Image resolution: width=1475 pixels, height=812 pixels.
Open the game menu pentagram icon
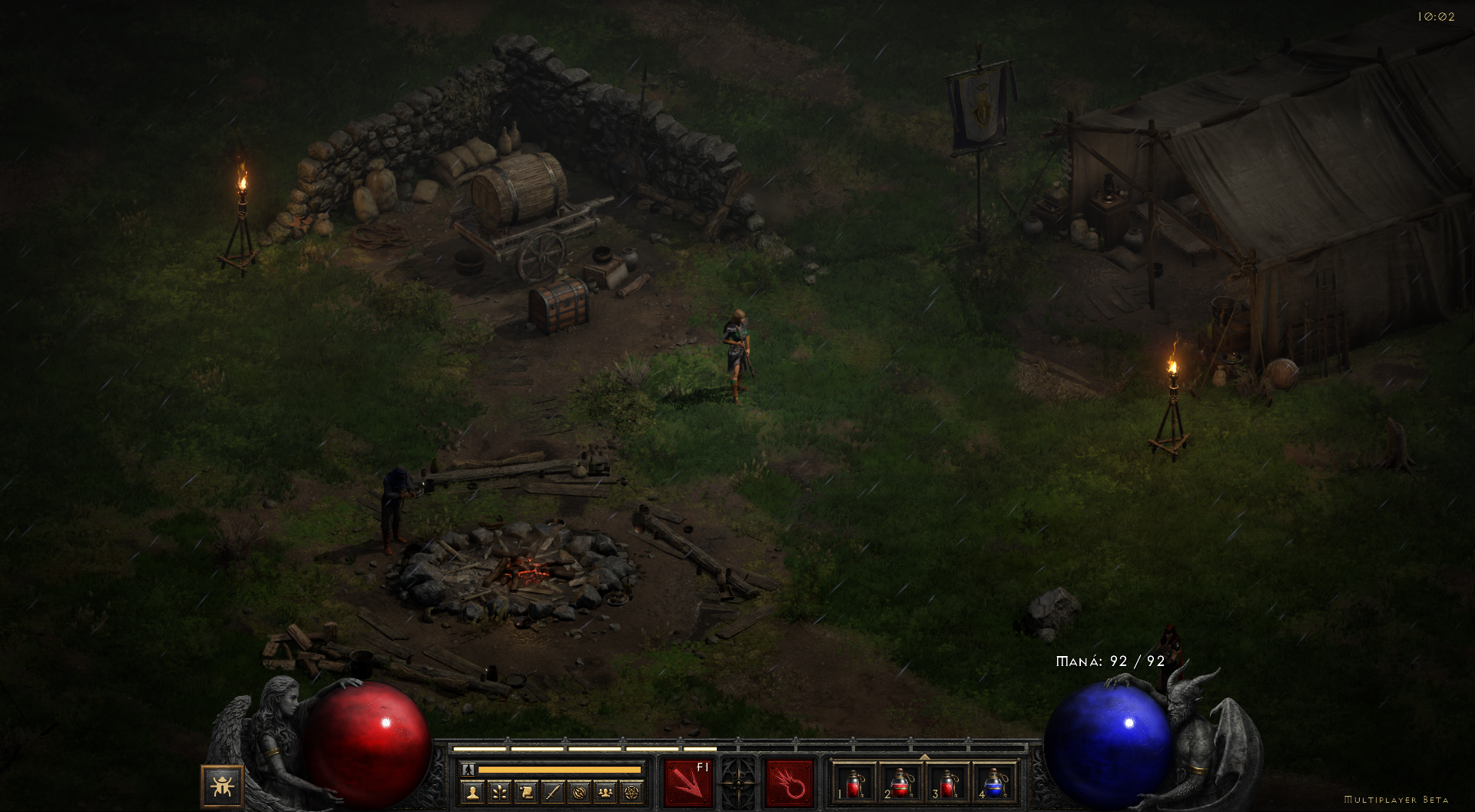[x=632, y=790]
